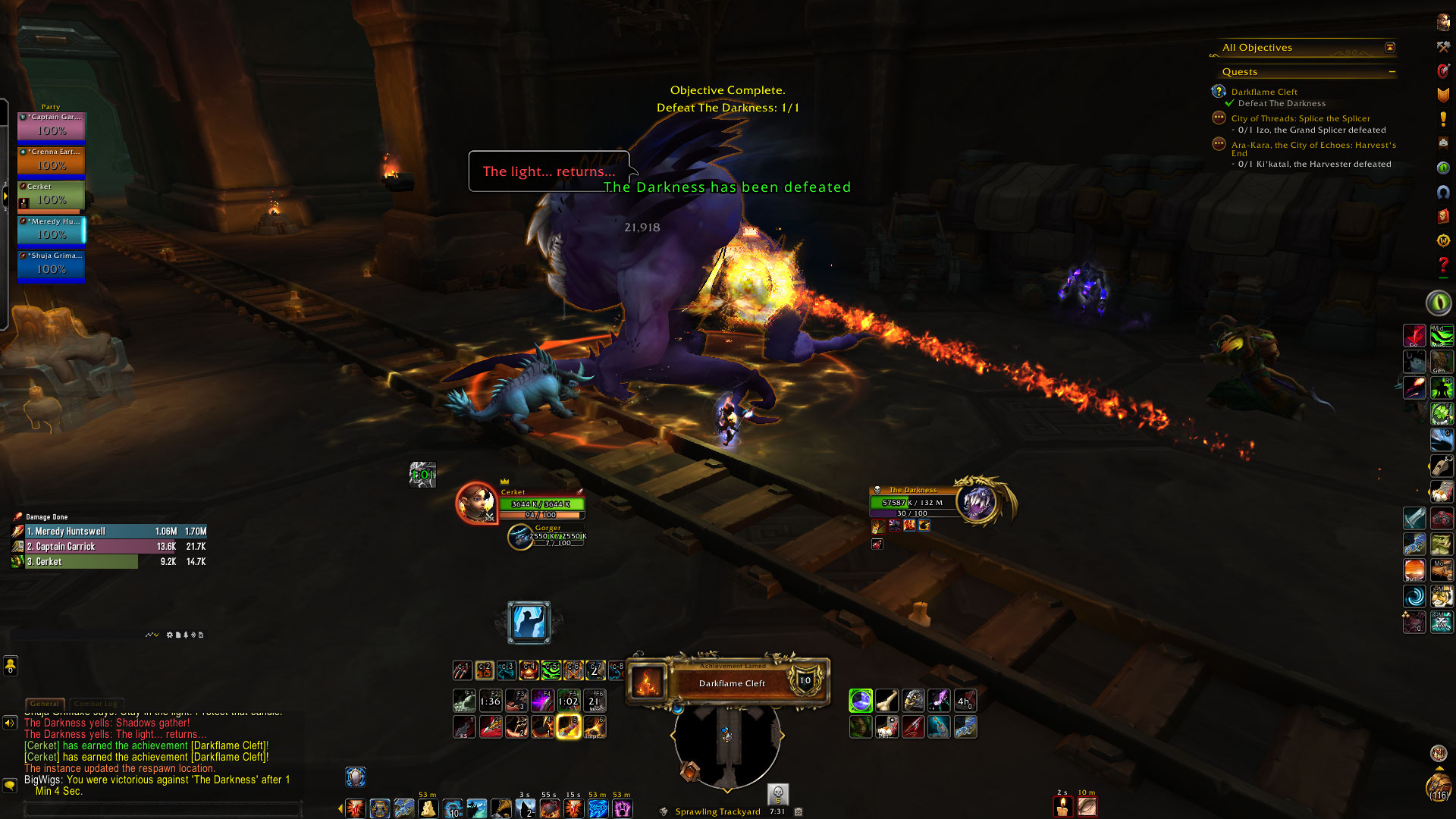1456x819 pixels.
Task: Select the Ara-Kara Harvest's End quest
Action: tap(1313, 145)
